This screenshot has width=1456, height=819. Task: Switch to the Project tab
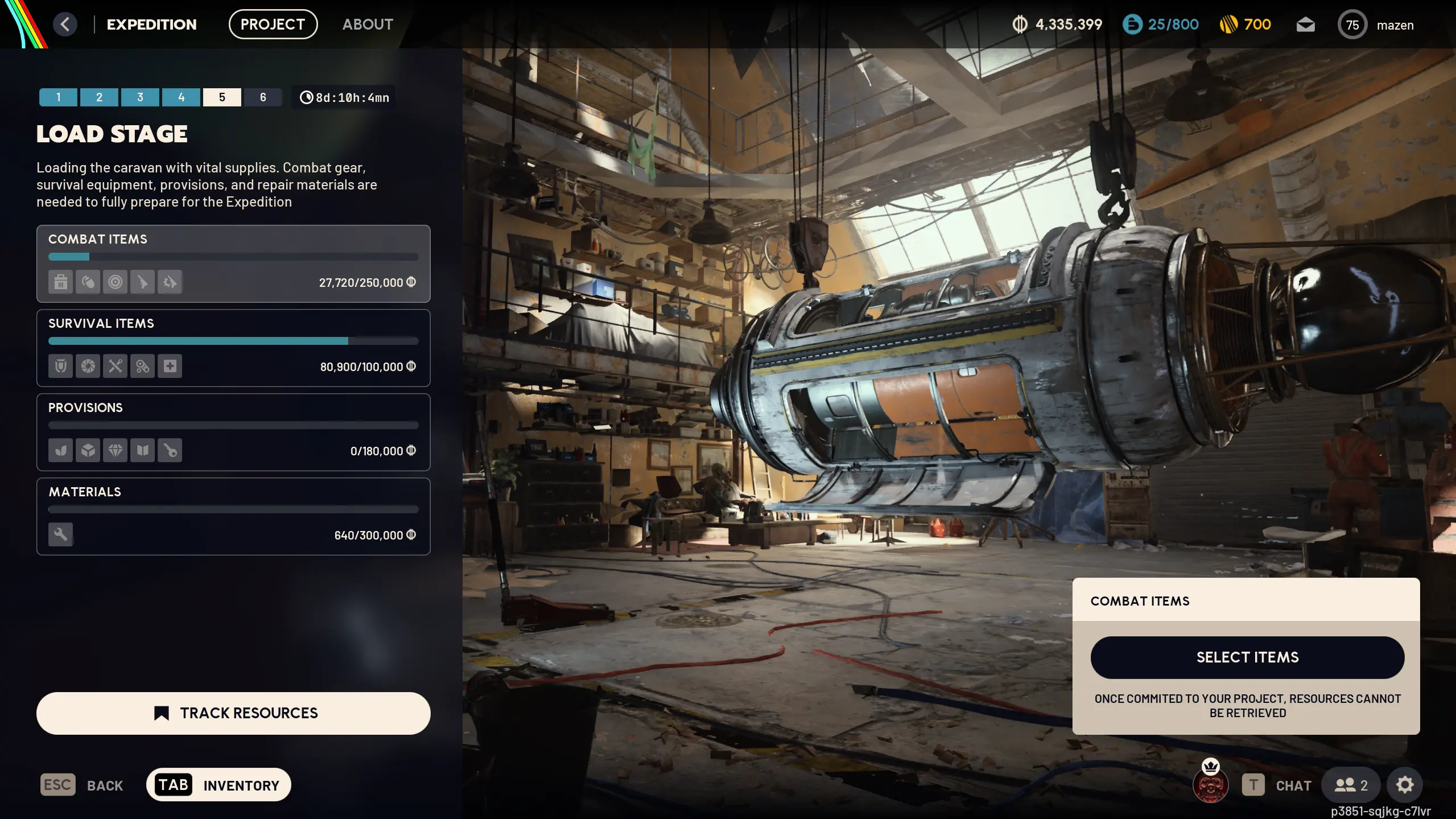click(273, 24)
